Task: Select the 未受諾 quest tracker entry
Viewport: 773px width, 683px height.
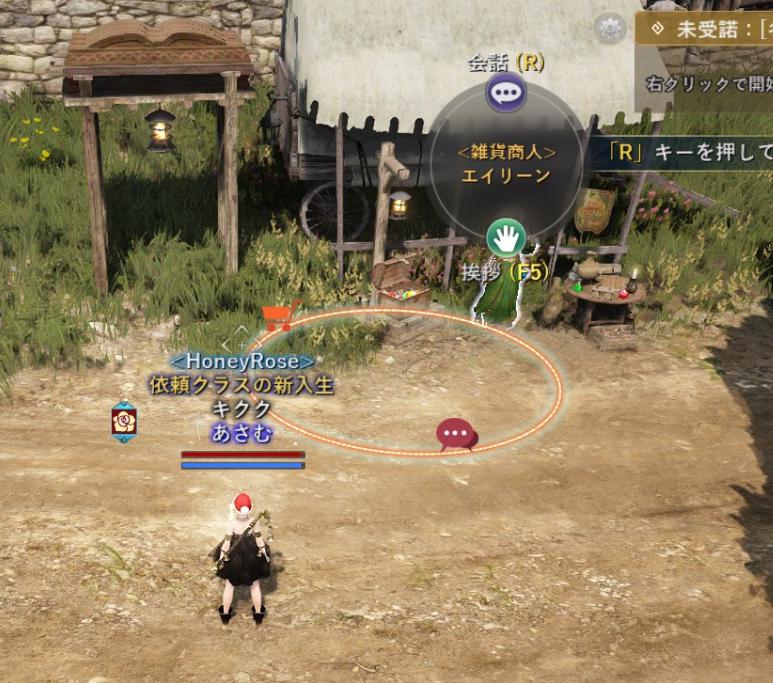Action: 705,29
